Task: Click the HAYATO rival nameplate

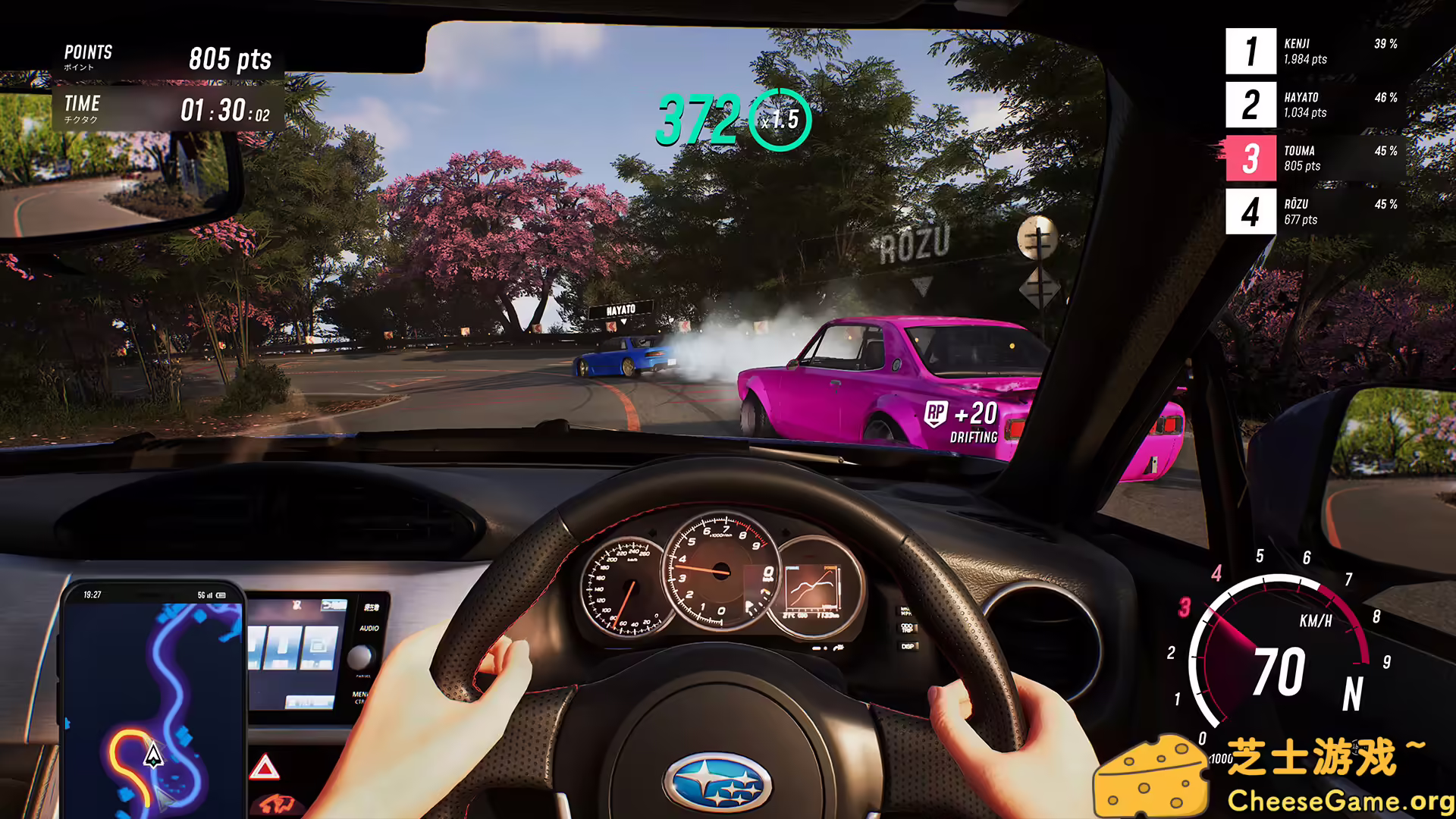Action: 620,309
